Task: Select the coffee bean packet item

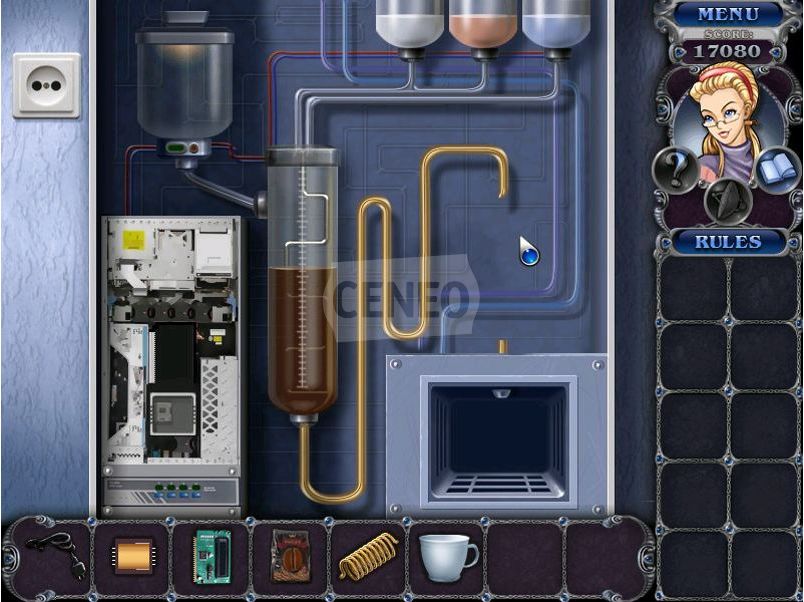Action: tap(290, 555)
